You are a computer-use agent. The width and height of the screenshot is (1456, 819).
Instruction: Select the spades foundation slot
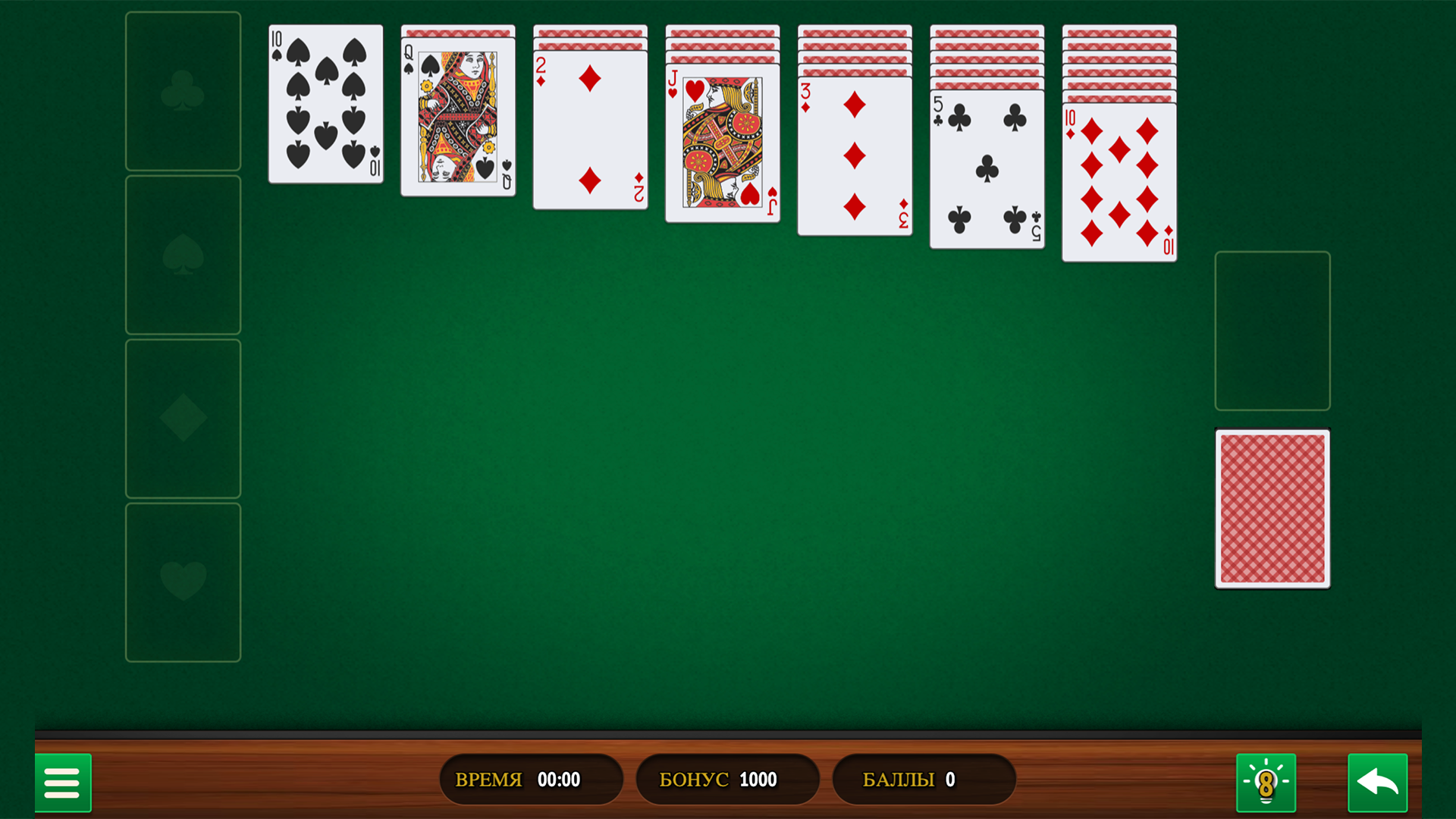pyautogui.click(x=182, y=256)
